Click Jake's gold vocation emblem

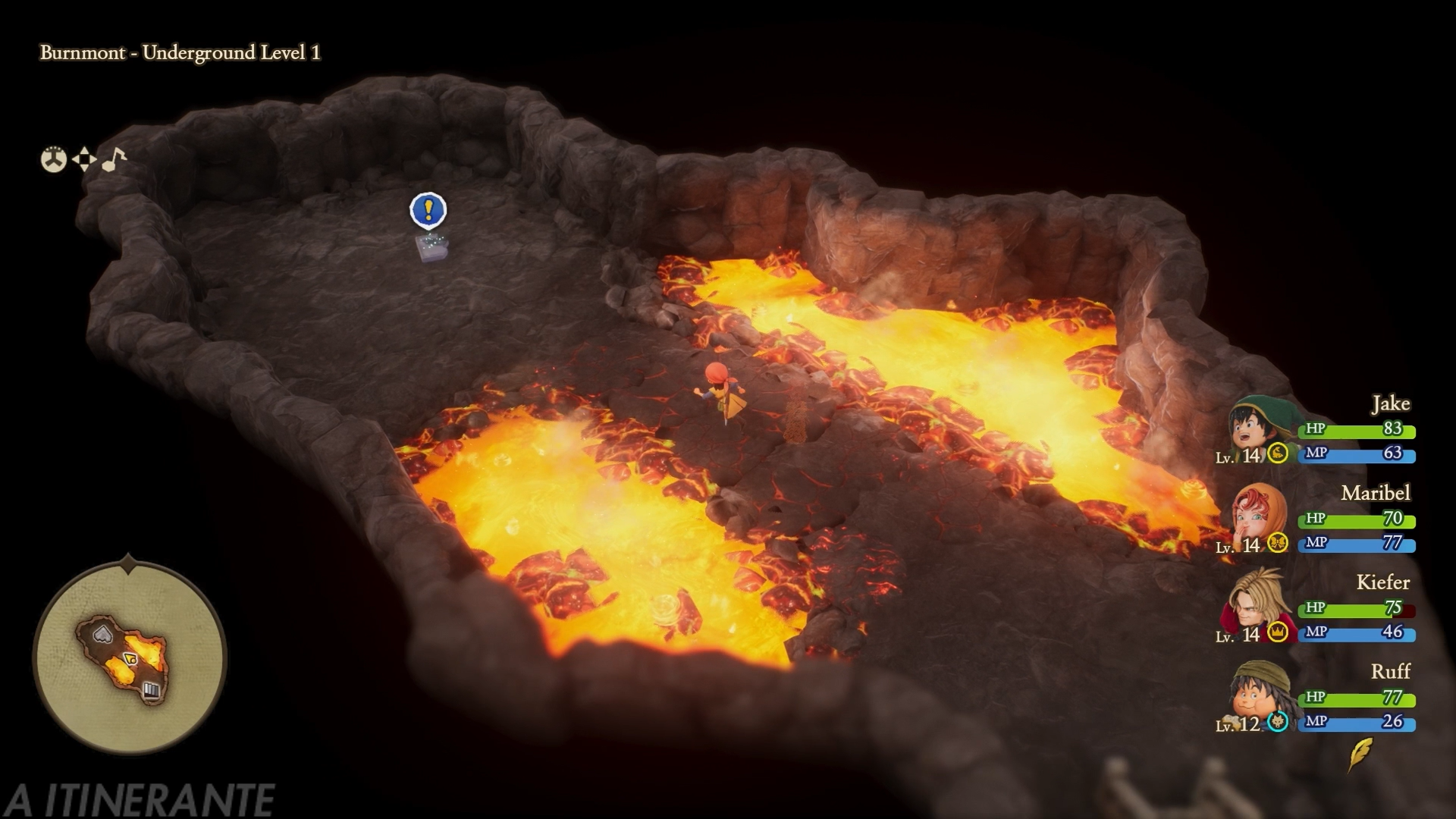(1278, 453)
